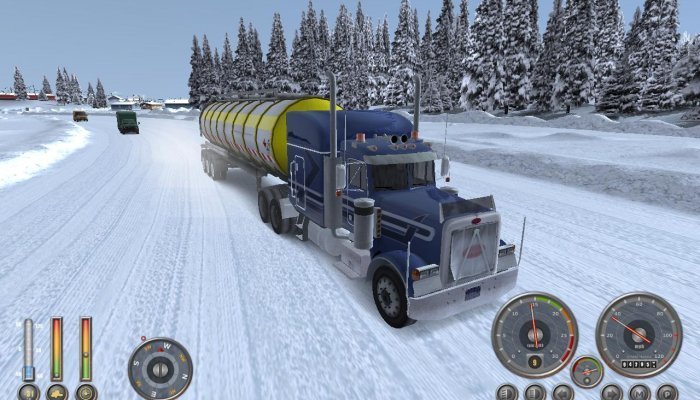Select the compass dial
Viewport: 700px width, 400px height.
click(160, 368)
